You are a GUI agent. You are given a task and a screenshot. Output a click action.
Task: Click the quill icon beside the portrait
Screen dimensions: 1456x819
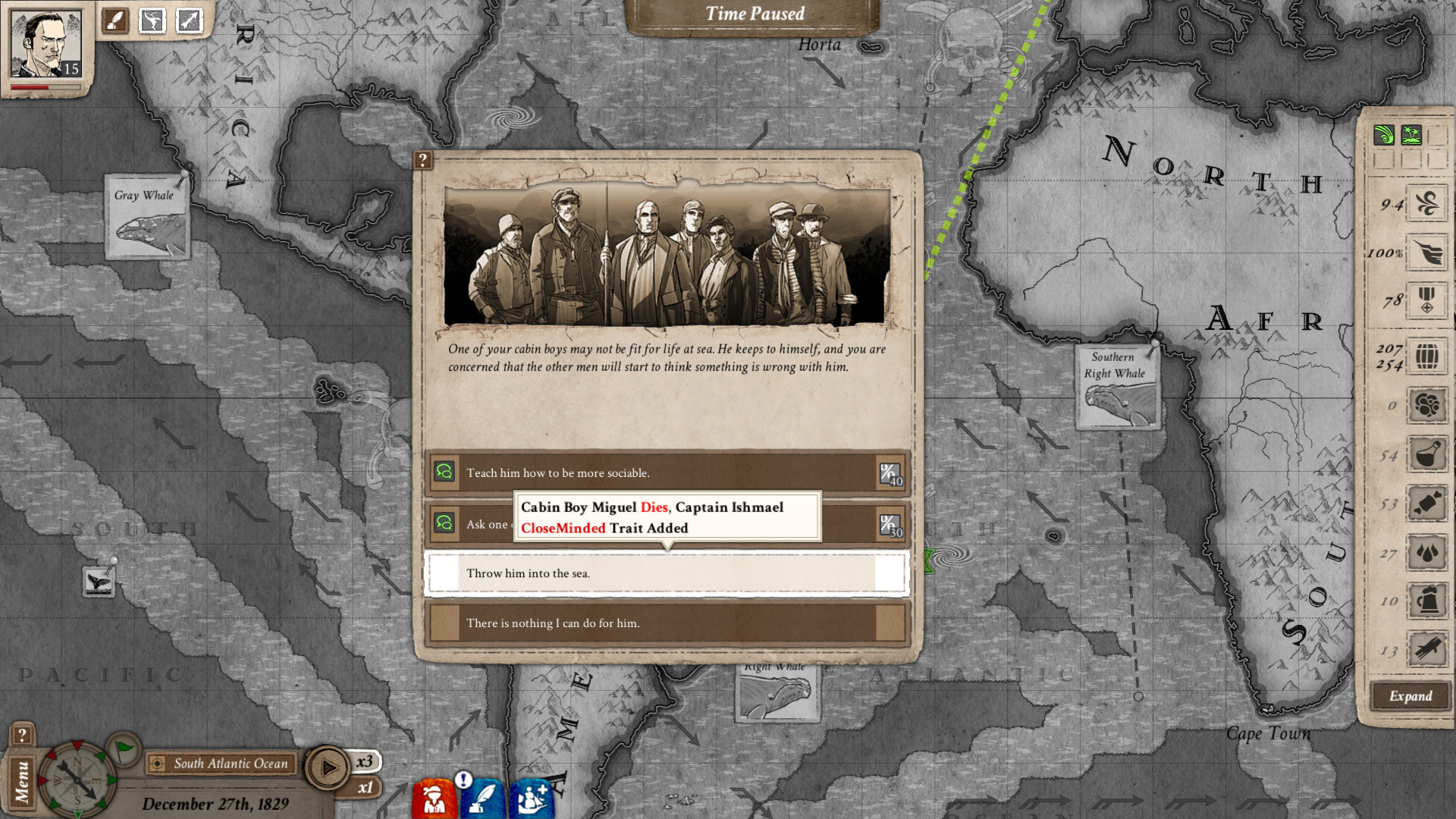coord(116,20)
